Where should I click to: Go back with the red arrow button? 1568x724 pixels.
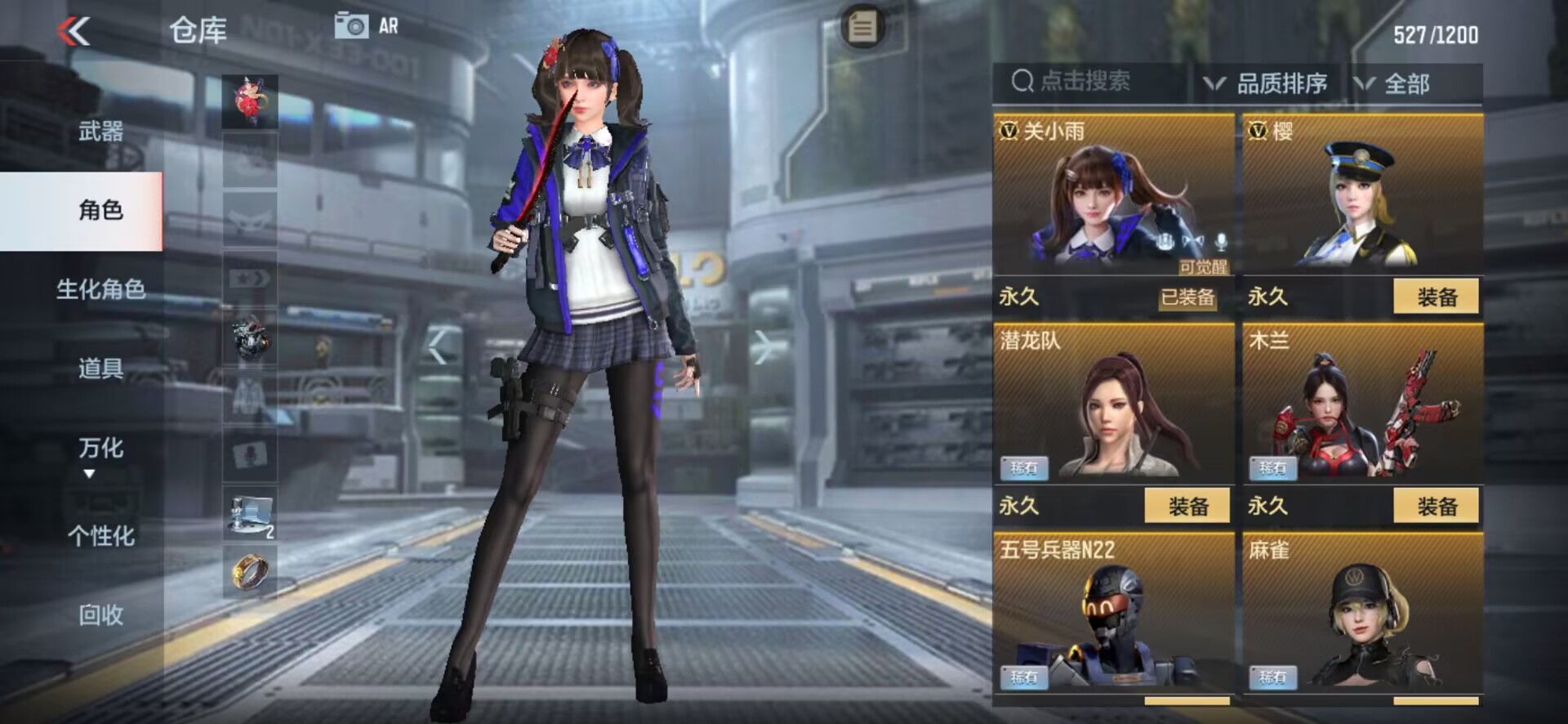click(73, 32)
